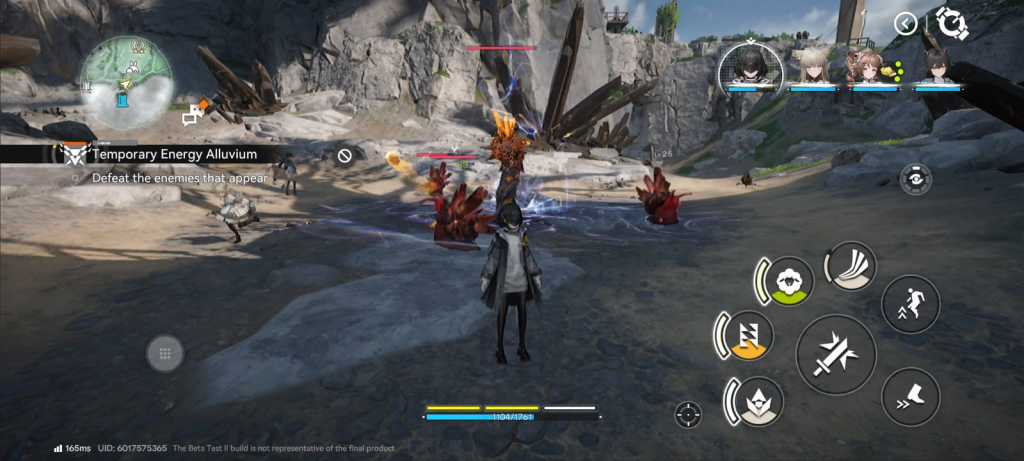Trigger the orange zigzag skill
The image size is (1024, 461).
[x=745, y=334]
